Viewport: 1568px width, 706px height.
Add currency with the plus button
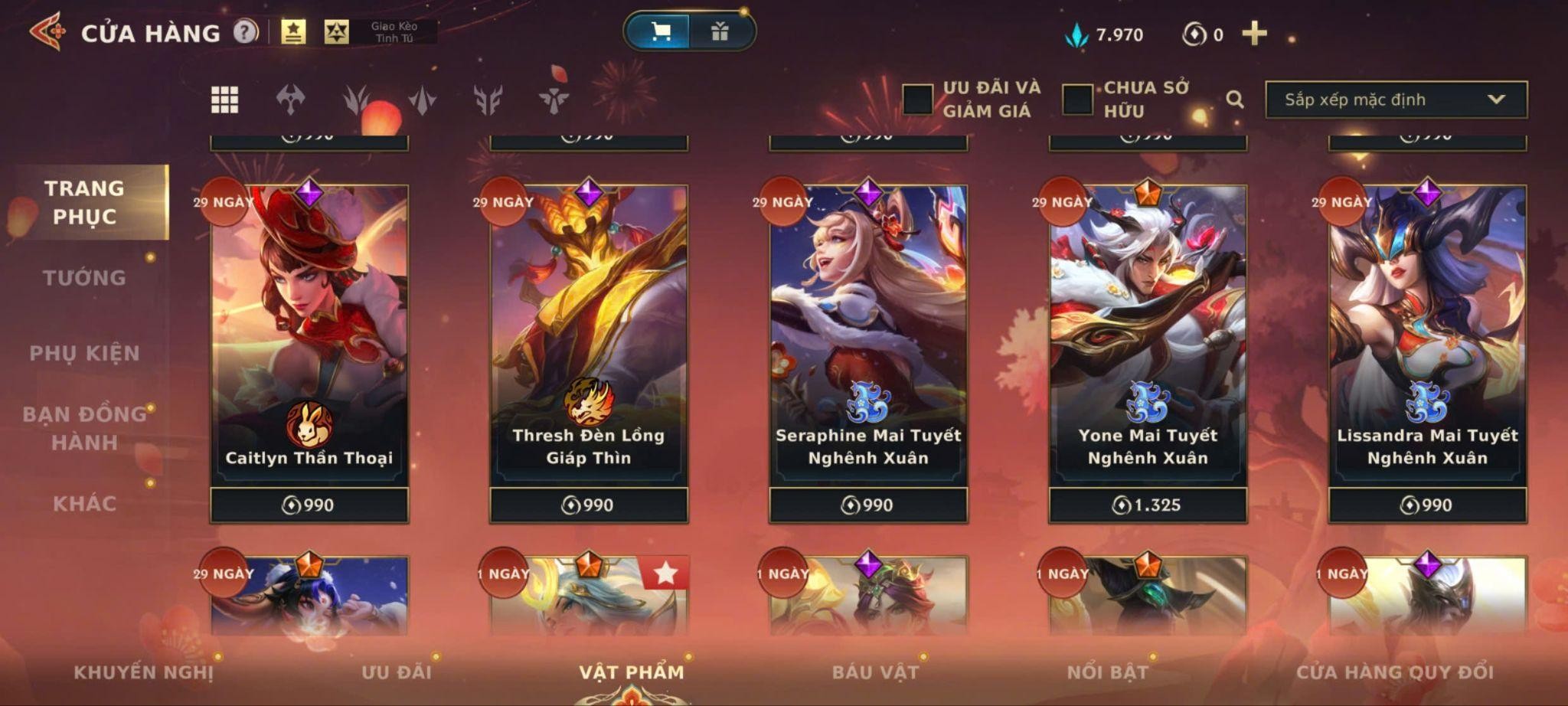point(1254,34)
